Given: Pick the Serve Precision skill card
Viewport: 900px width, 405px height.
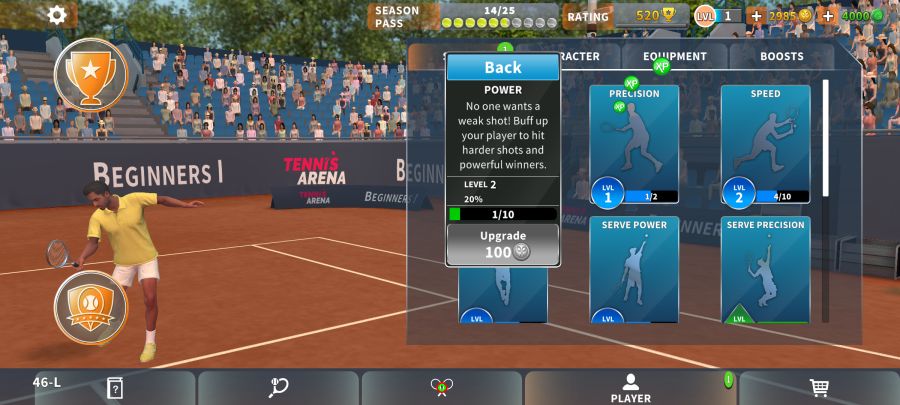Looking at the screenshot, I should click(765, 269).
